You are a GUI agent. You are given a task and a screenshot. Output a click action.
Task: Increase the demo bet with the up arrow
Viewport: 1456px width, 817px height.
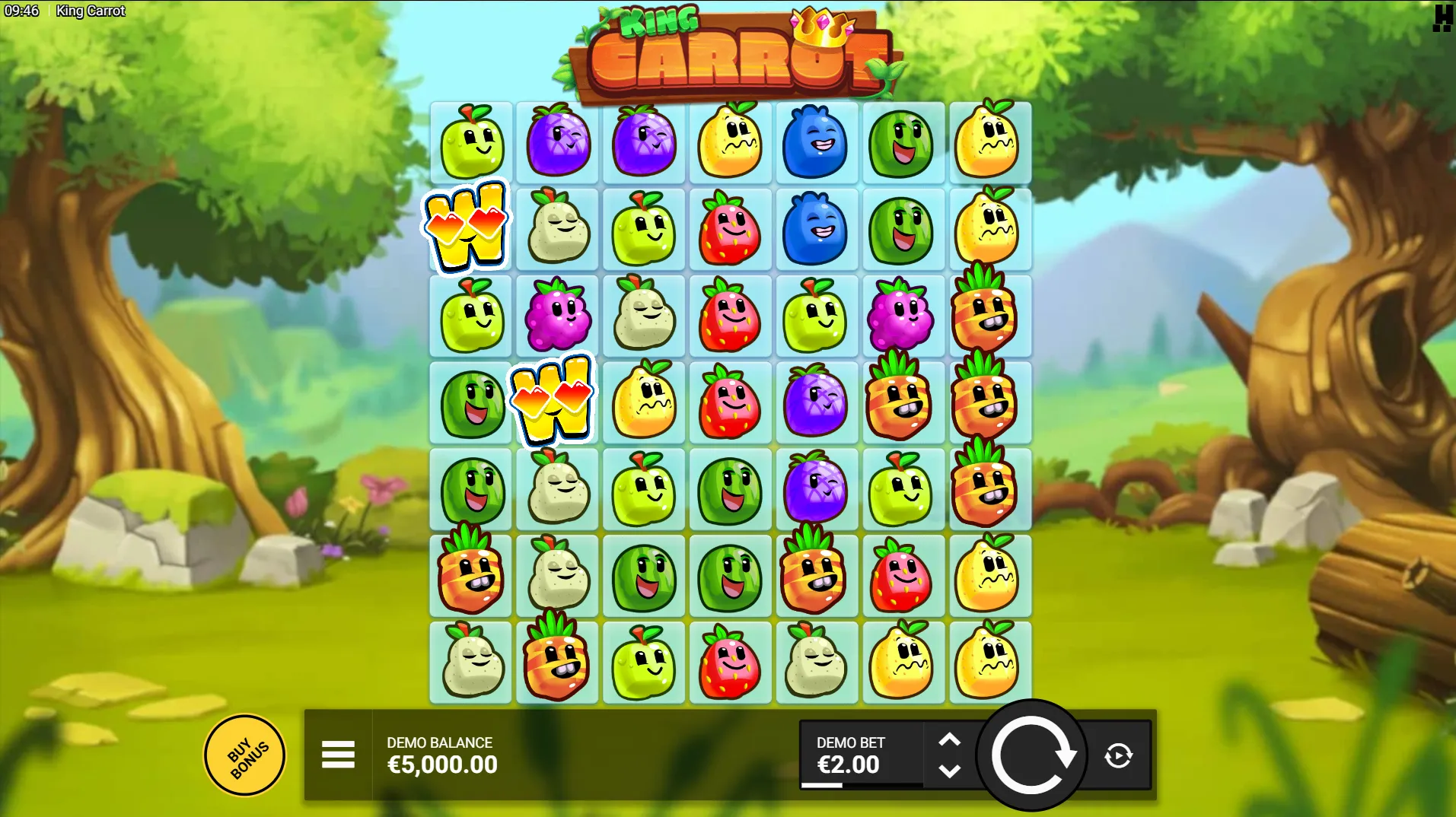click(949, 739)
